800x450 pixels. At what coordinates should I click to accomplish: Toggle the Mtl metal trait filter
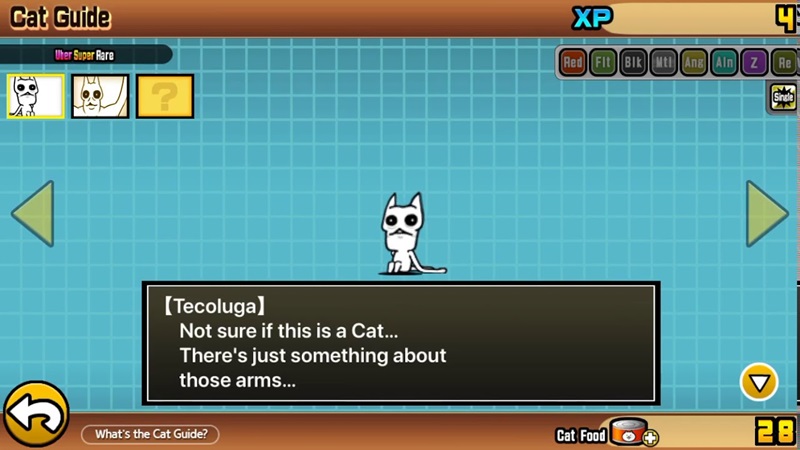pyautogui.click(x=663, y=63)
